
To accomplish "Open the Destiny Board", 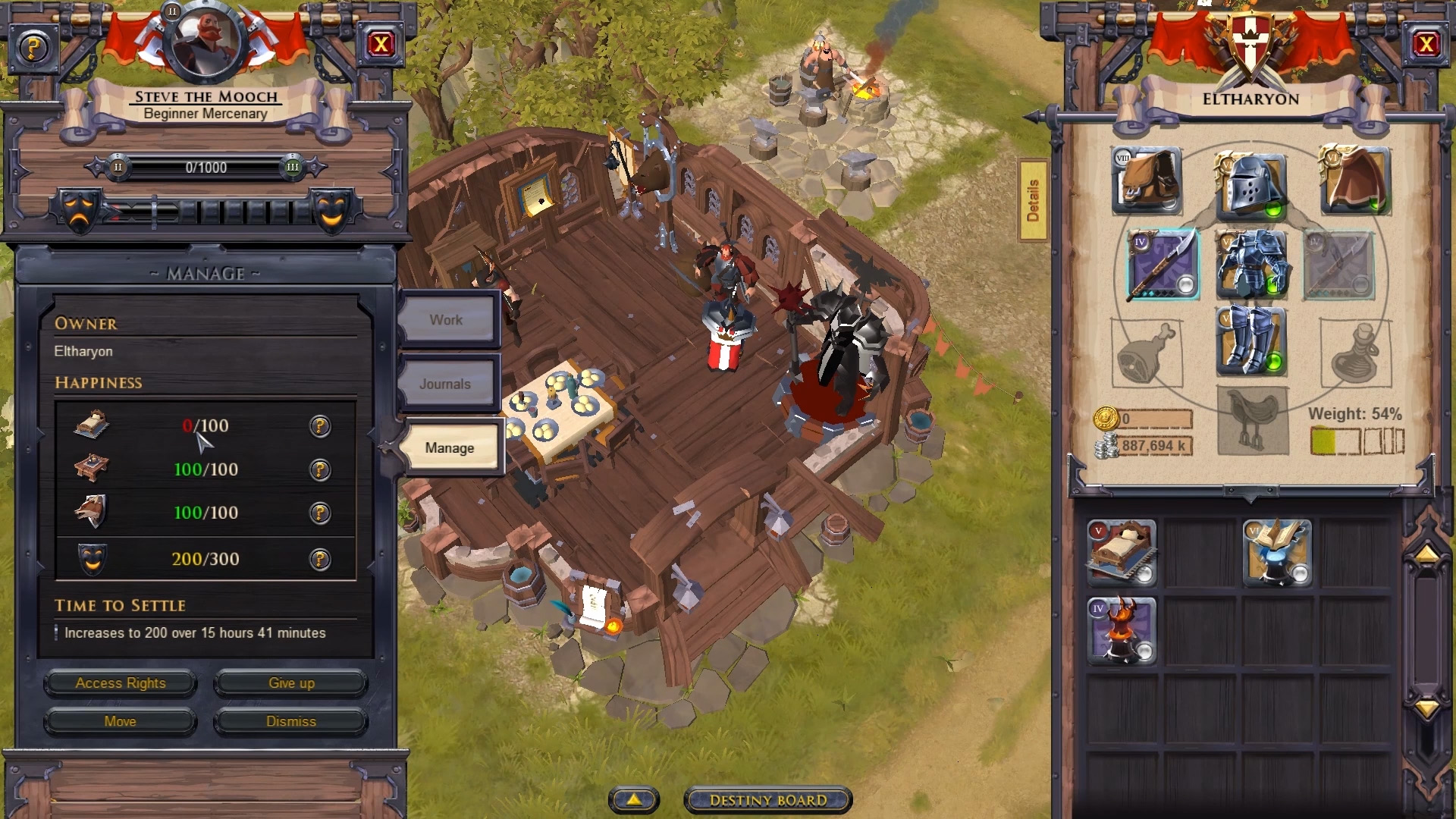I will (x=767, y=799).
